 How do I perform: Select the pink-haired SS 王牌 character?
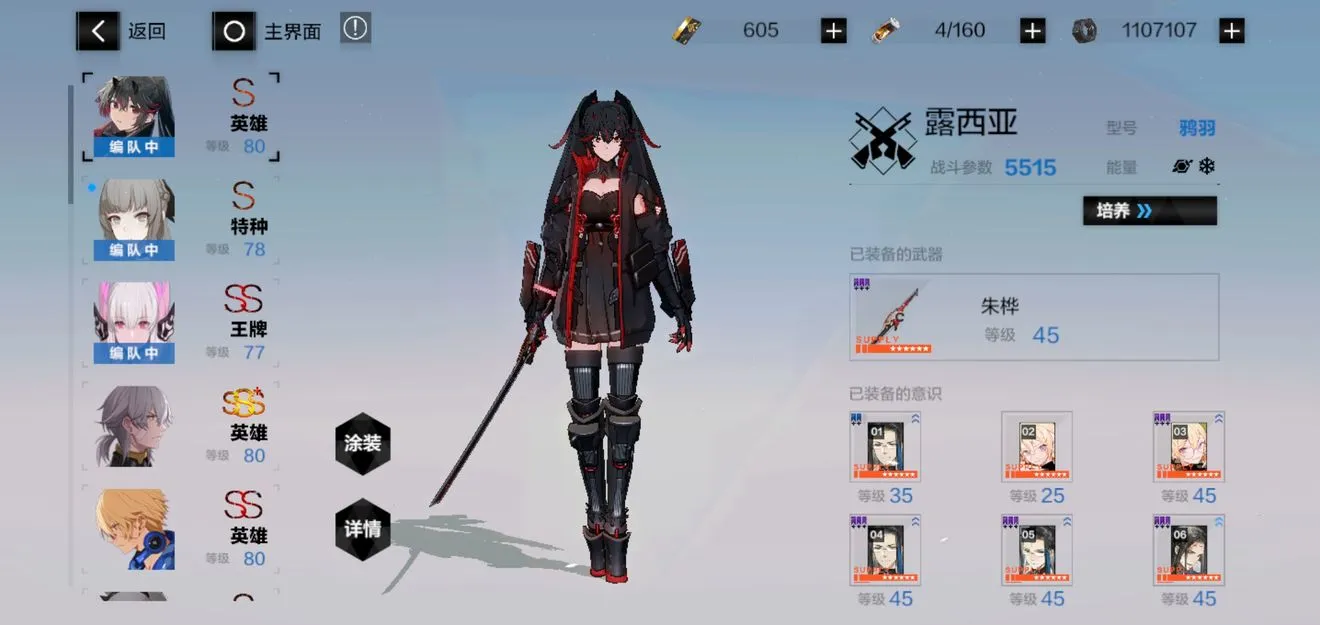tap(180, 323)
